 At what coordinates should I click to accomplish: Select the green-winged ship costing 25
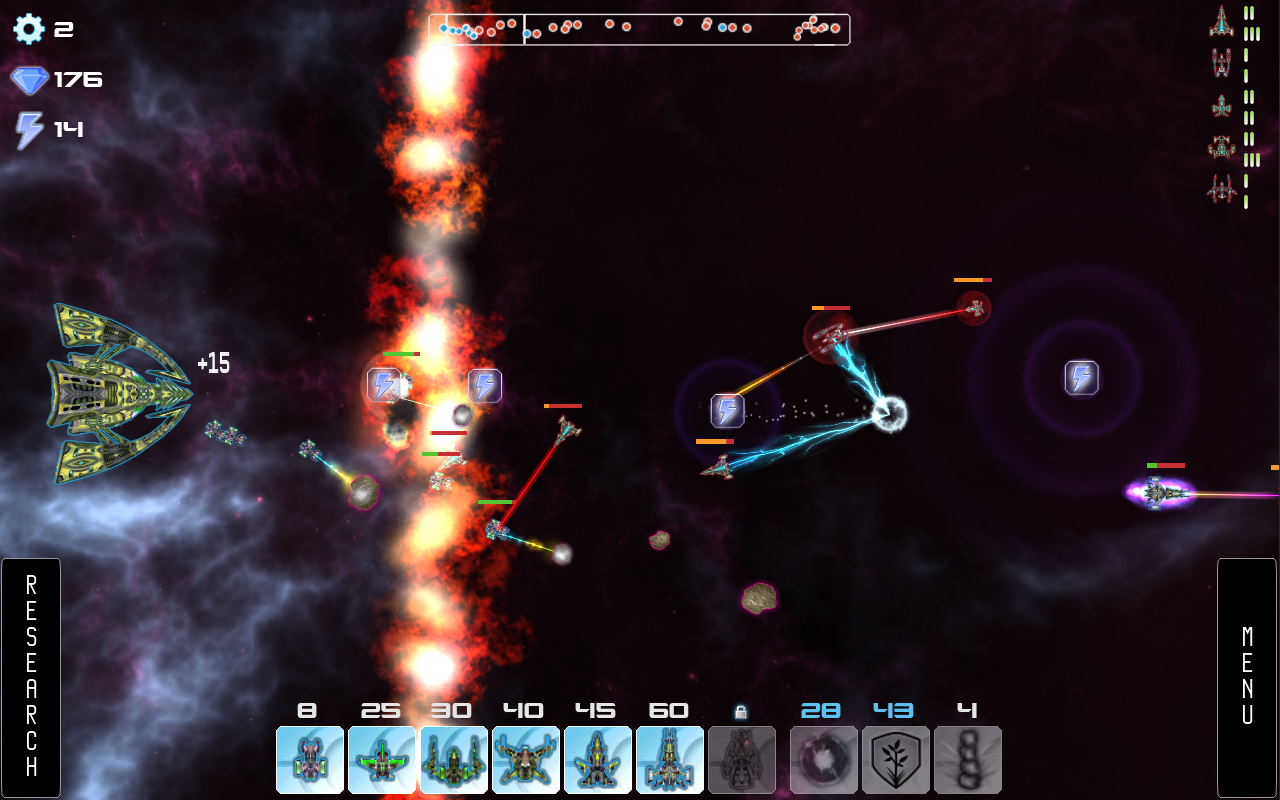click(x=382, y=760)
